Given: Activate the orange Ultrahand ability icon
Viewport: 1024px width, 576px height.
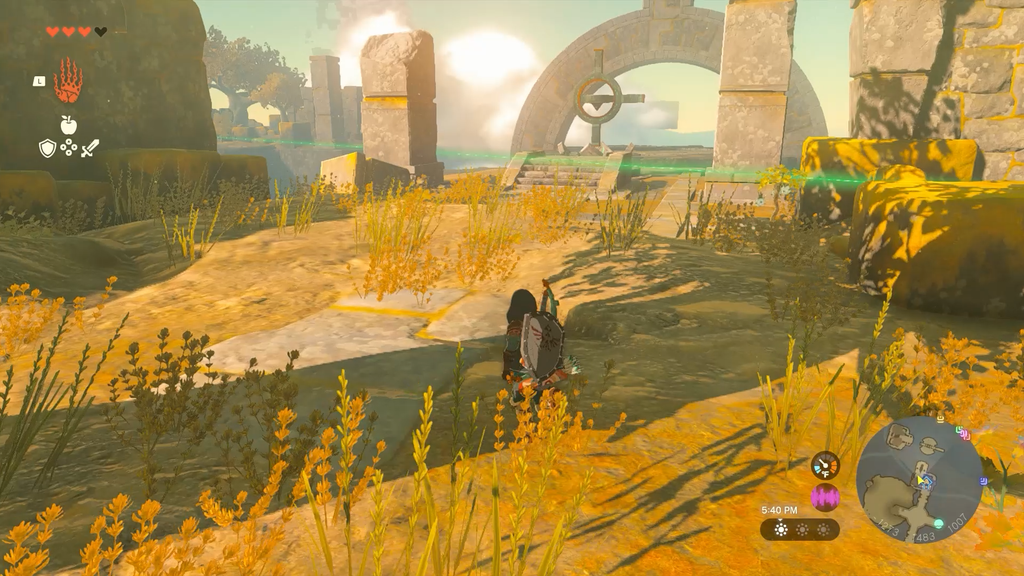Looking at the screenshot, I should click(68, 81).
